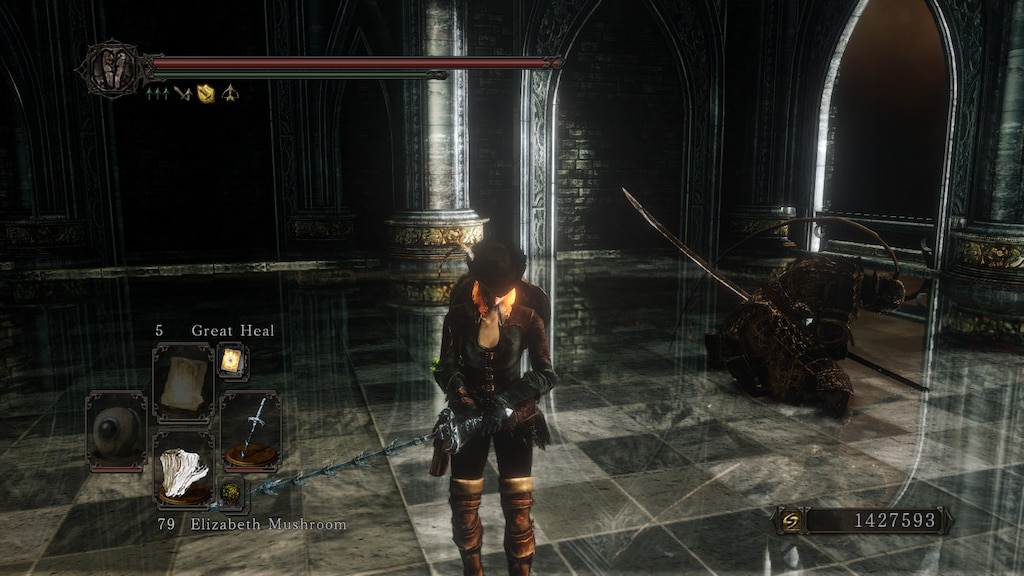Click the small next-item icon beside the mushroom

point(231,492)
